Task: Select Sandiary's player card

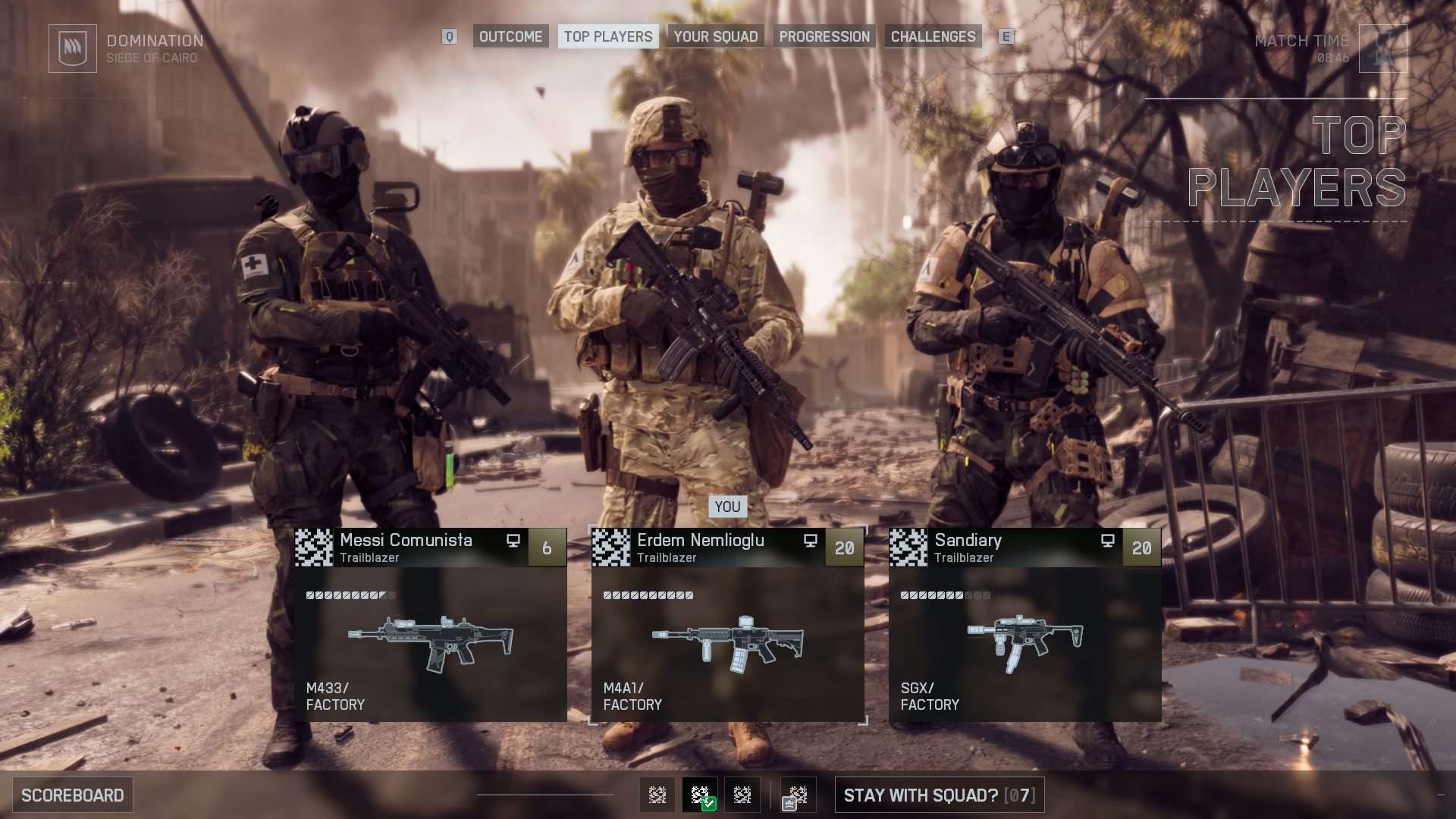Action: coord(1025,548)
